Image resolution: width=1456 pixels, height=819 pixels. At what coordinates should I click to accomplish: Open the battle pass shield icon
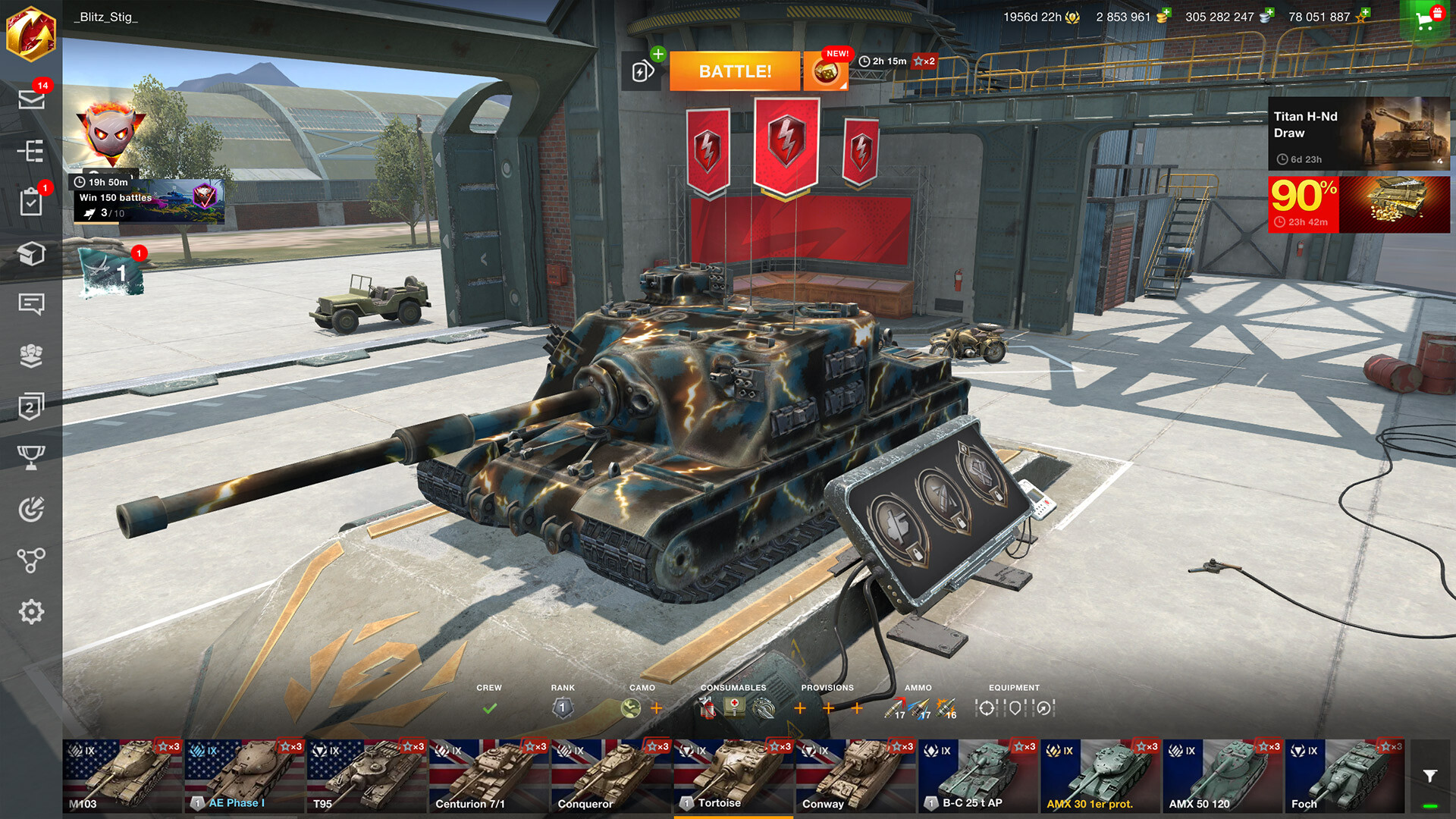click(32, 407)
